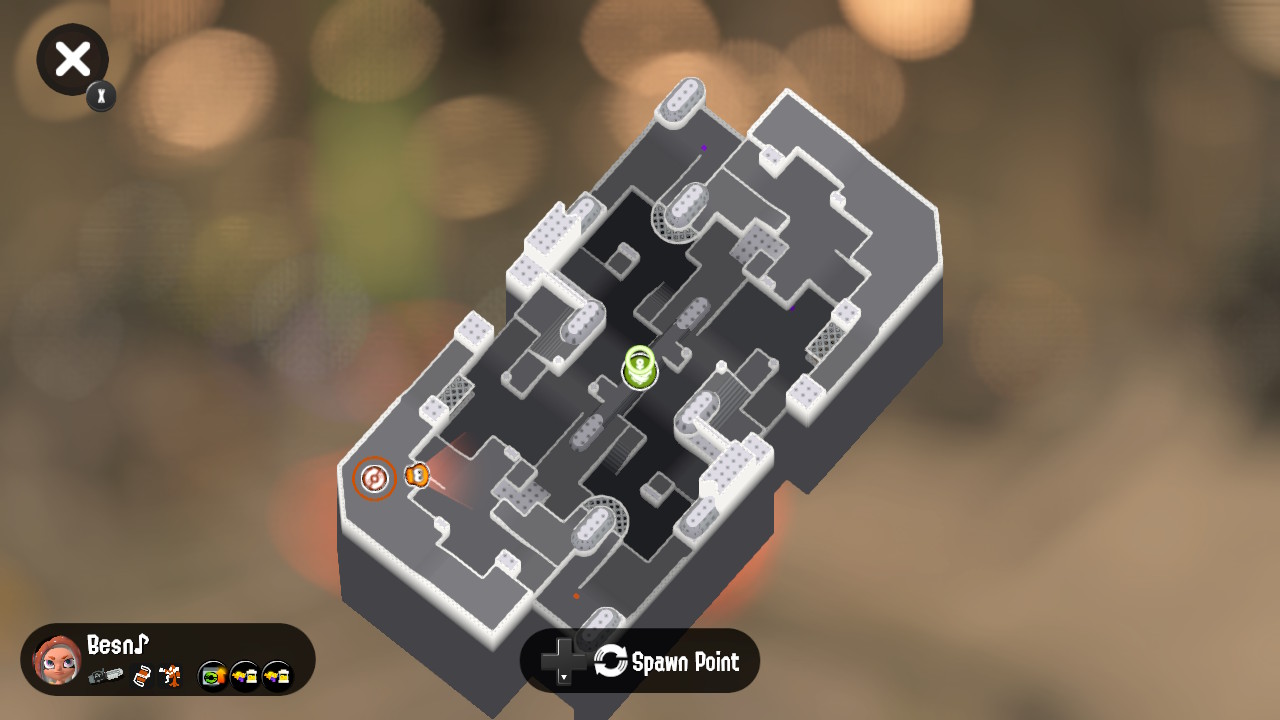
Task: Click the orange player marker on the map
Action: pos(417,475)
